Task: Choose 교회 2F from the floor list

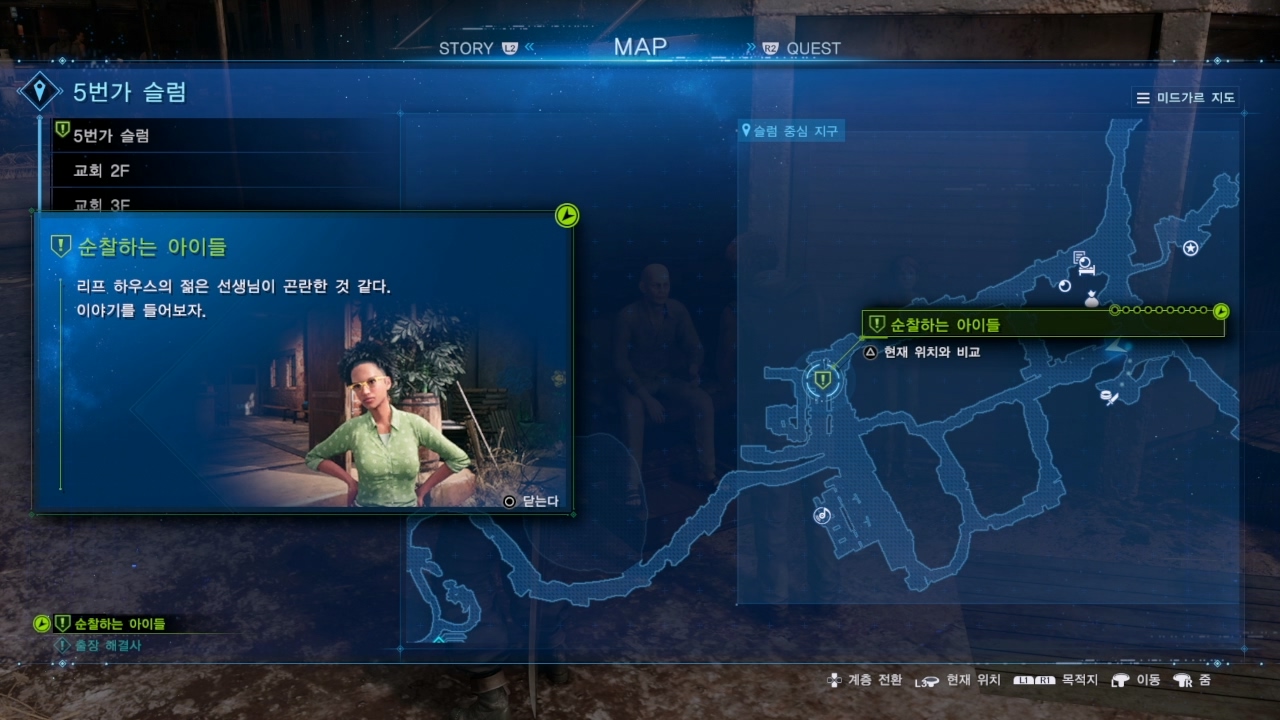Action: point(102,171)
